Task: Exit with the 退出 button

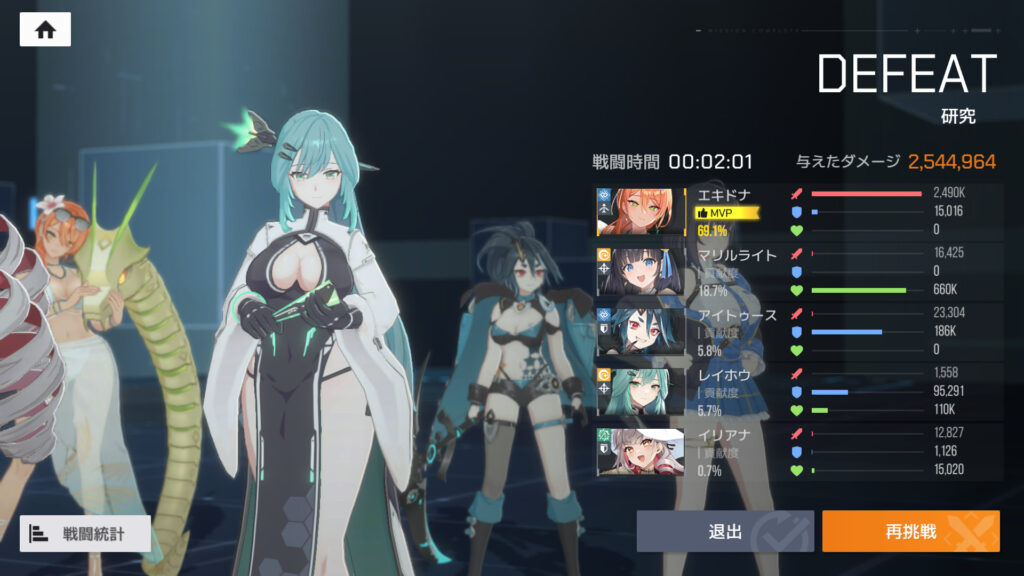Action: pos(725,531)
